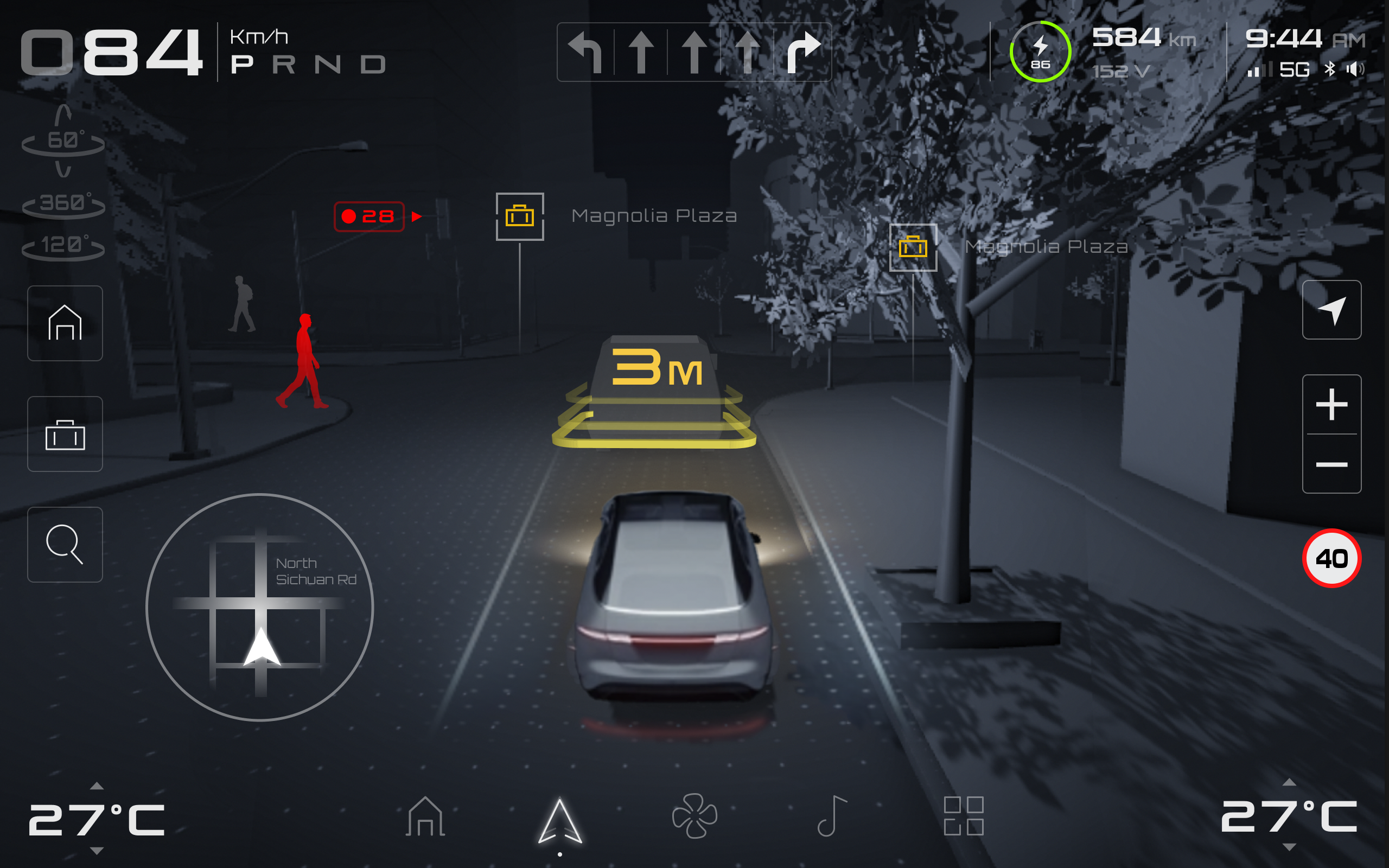Screen dimensions: 1389x868
Task: Open the home shortcut in the left sidebar
Action: [x=65, y=323]
